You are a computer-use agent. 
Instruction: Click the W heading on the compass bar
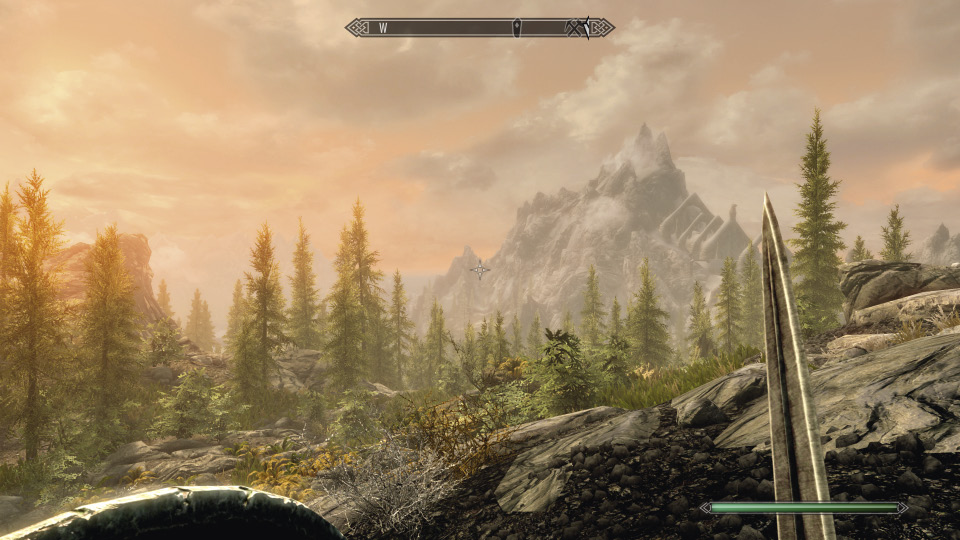[383, 28]
